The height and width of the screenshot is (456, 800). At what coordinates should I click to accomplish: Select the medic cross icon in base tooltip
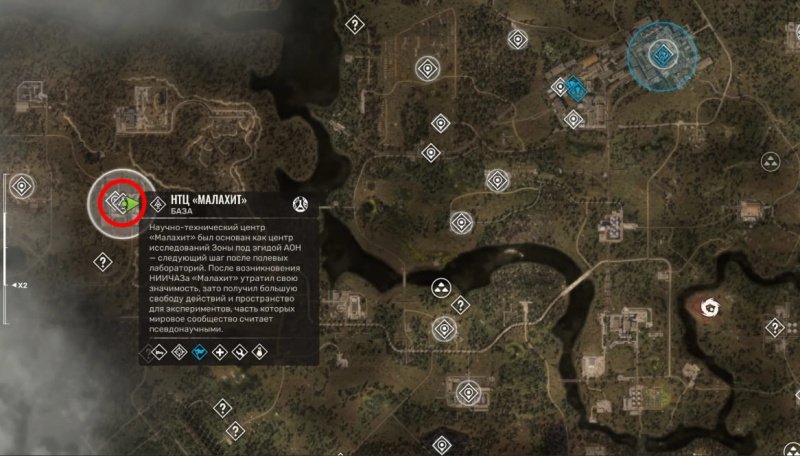coord(219,352)
